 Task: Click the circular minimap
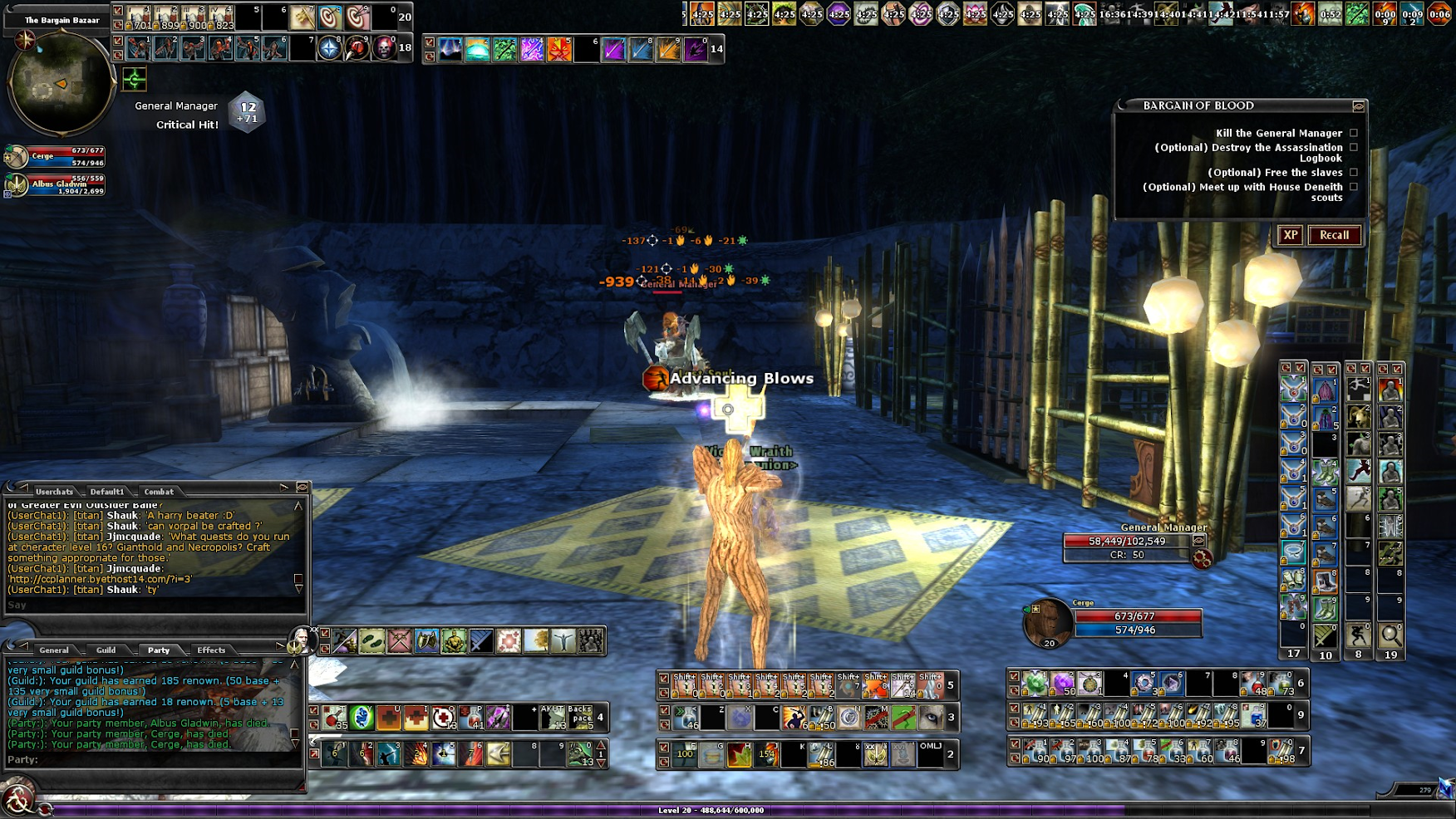[x=60, y=83]
